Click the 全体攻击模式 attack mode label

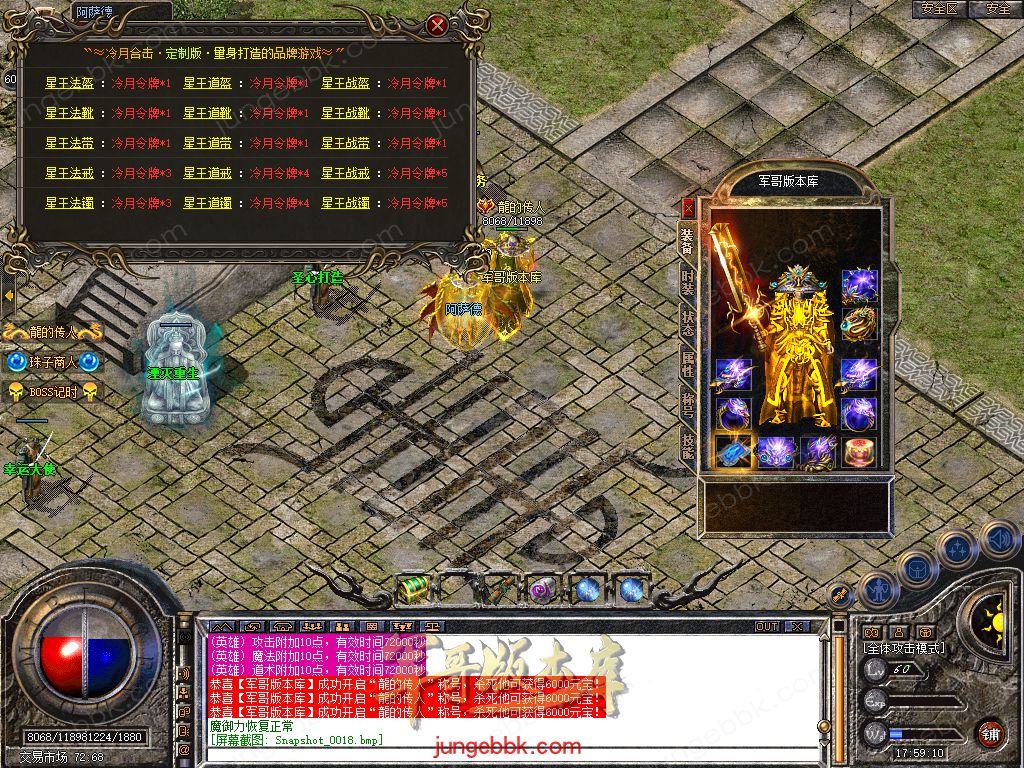click(x=904, y=648)
